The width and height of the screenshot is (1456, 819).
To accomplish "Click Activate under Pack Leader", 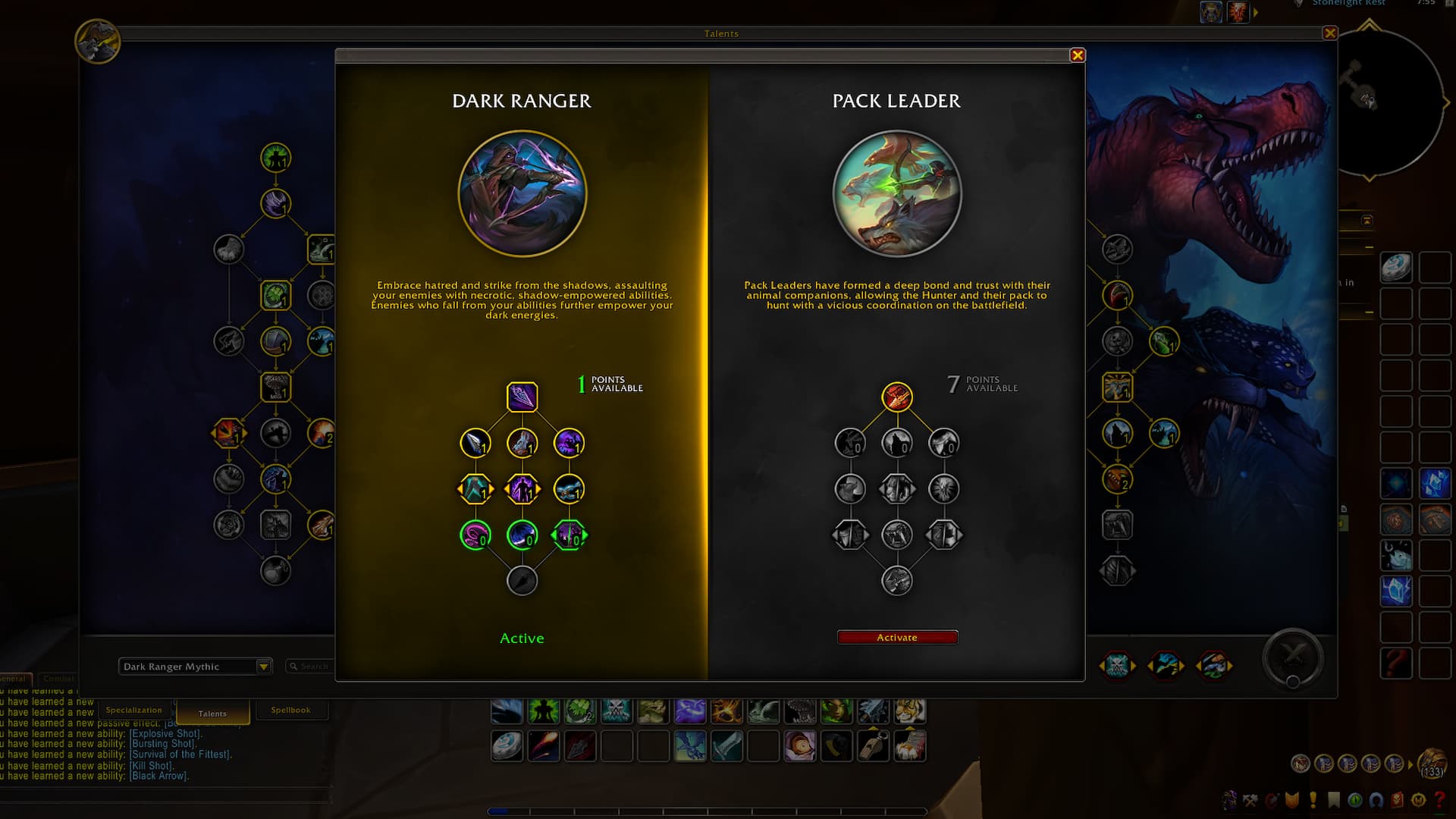I will coord(897,637).
